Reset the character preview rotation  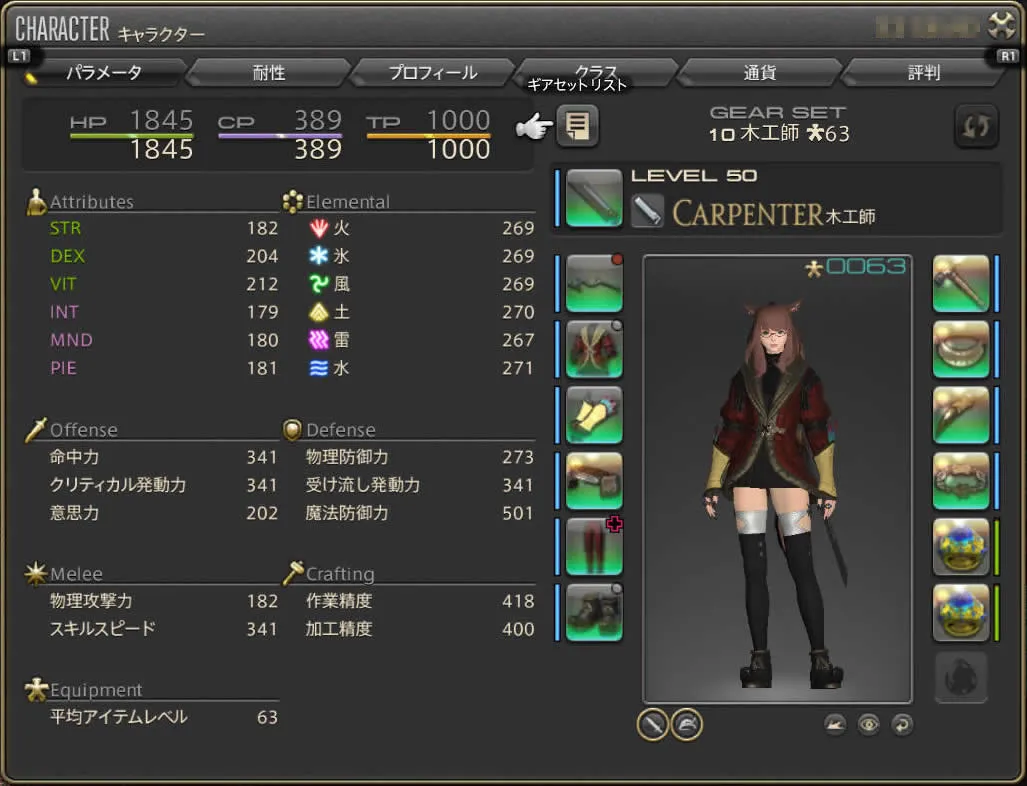(902, 724)
